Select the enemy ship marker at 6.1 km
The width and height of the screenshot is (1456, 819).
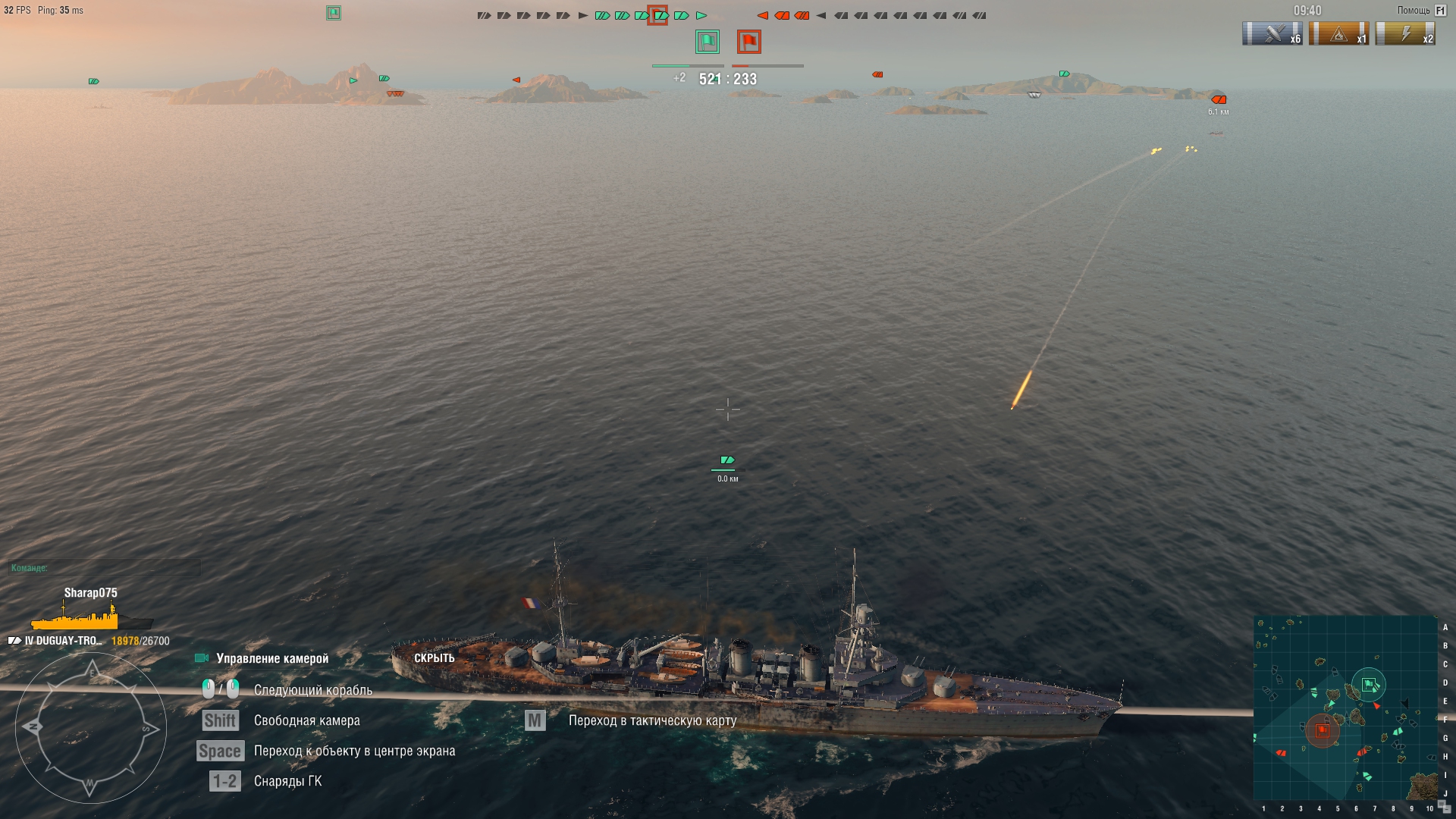pyautogui.click(x=1219, y=99)
